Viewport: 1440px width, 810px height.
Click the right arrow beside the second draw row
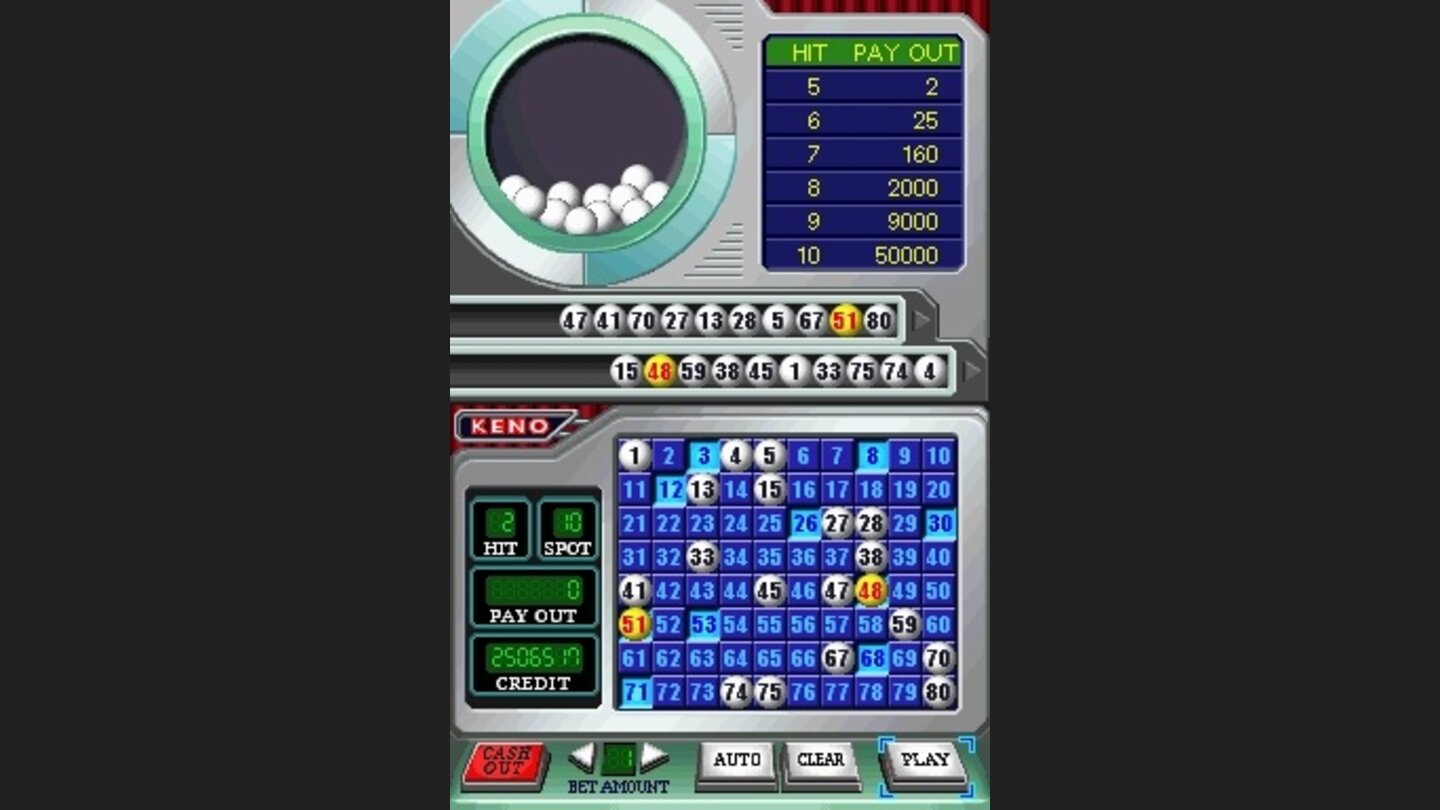click(x=968, y=369)
